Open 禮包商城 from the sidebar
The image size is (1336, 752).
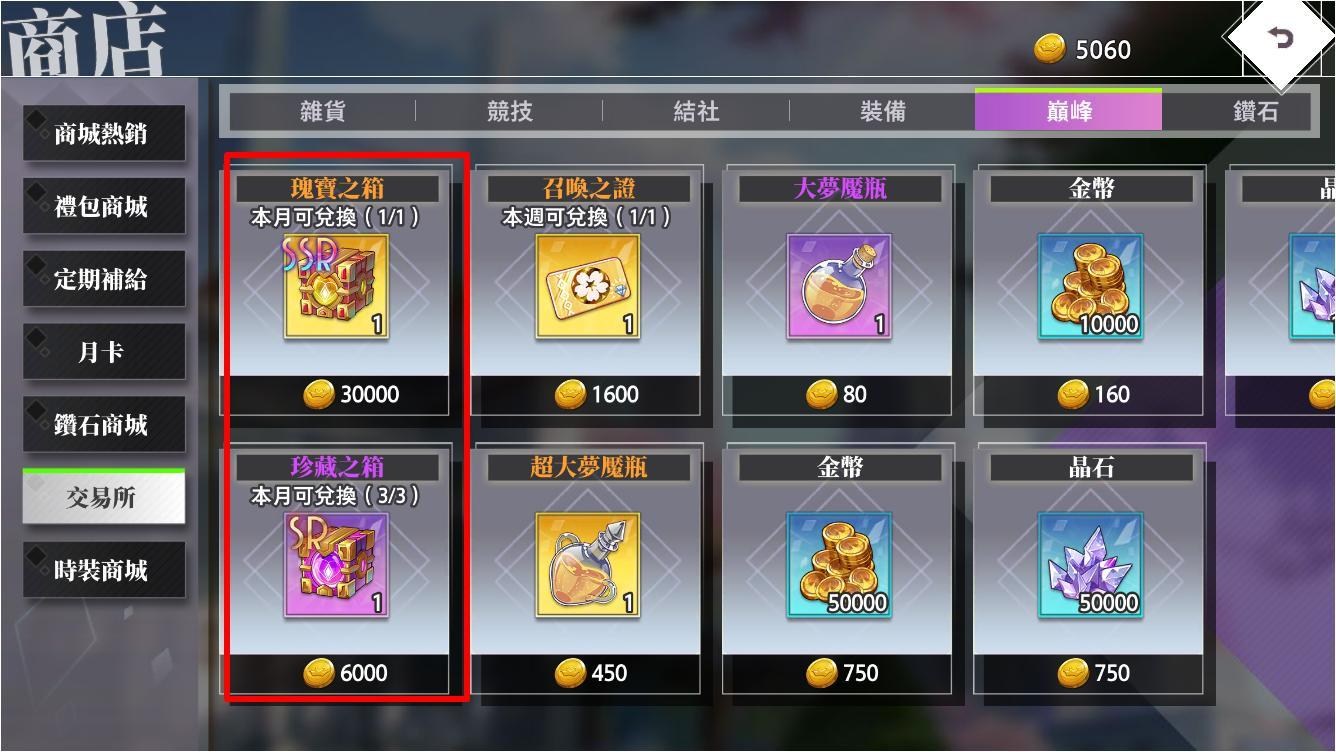(x=102, y=207)
